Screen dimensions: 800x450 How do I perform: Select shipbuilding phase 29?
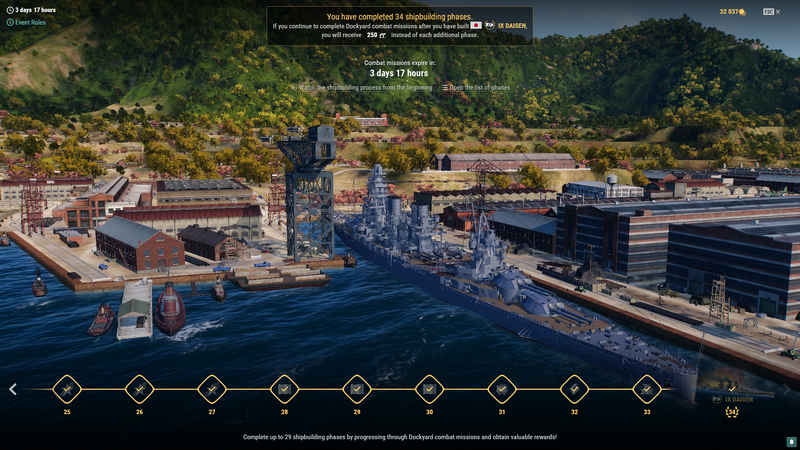[x=357, y=389]
